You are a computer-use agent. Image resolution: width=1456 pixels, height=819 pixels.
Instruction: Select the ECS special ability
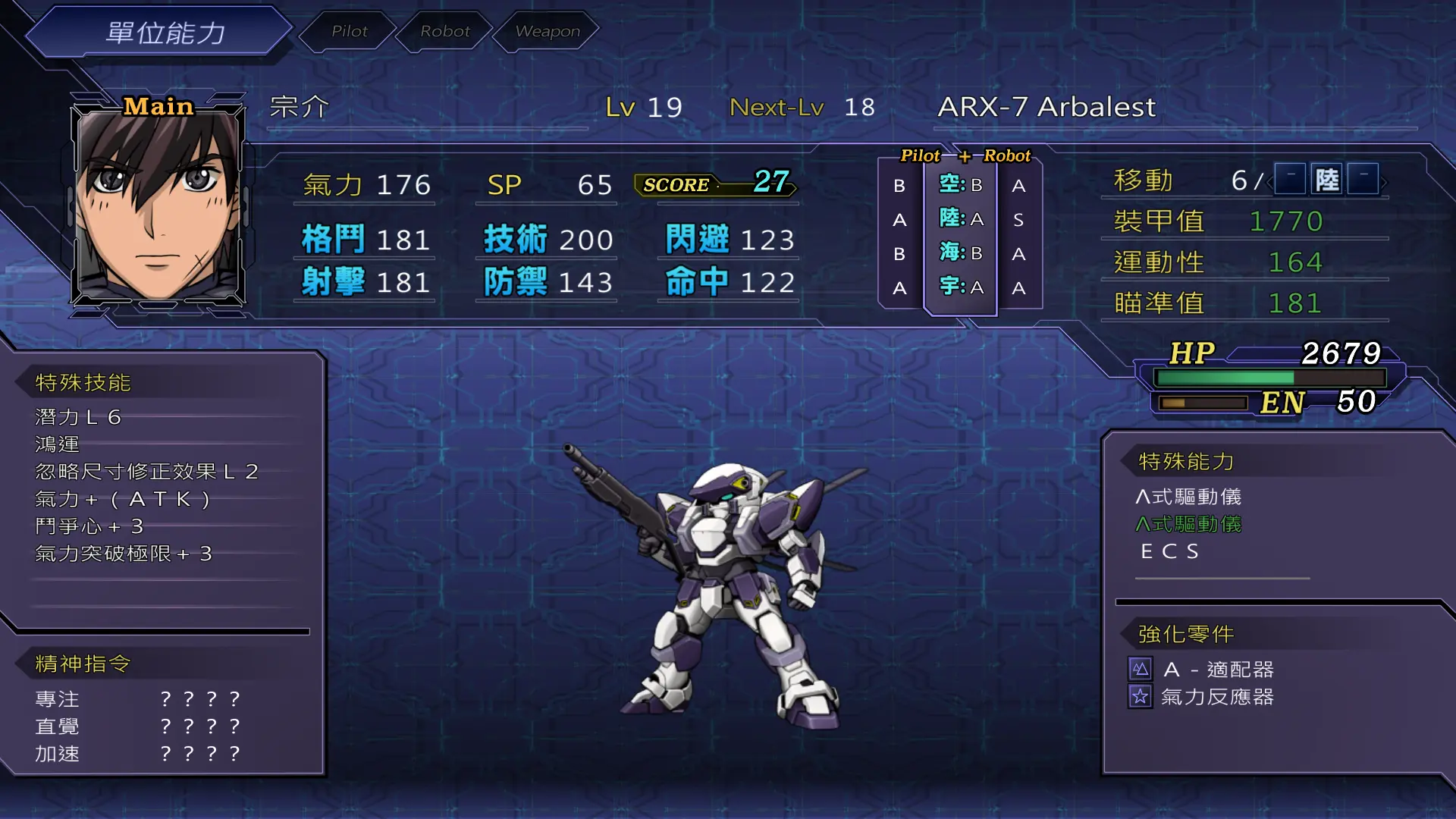click(x=1169, y=551)
